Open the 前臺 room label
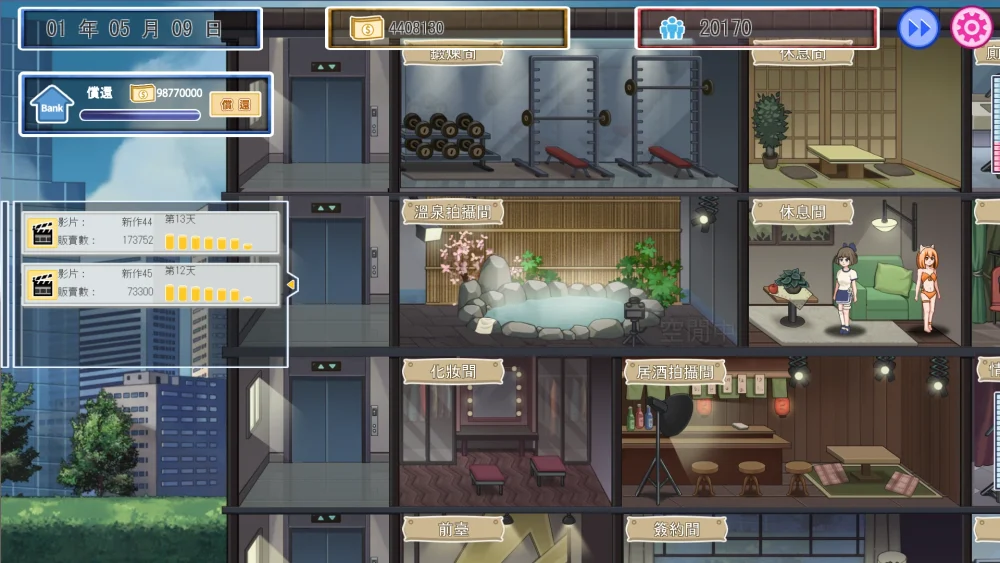This screenshot has width=1000, height=563. (x=452, y=528)
